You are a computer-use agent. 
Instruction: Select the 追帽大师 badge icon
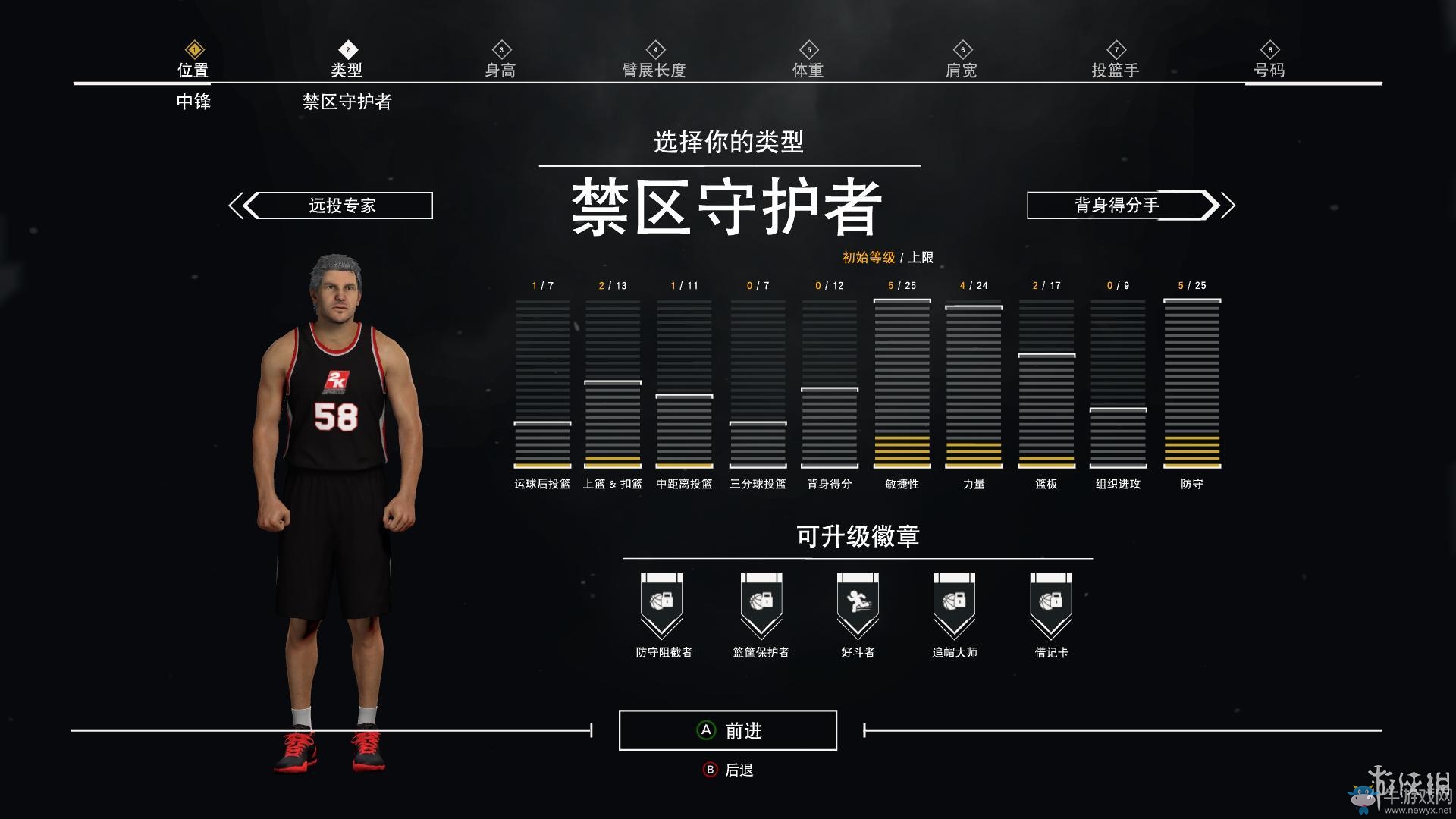(x=954, y=603)
